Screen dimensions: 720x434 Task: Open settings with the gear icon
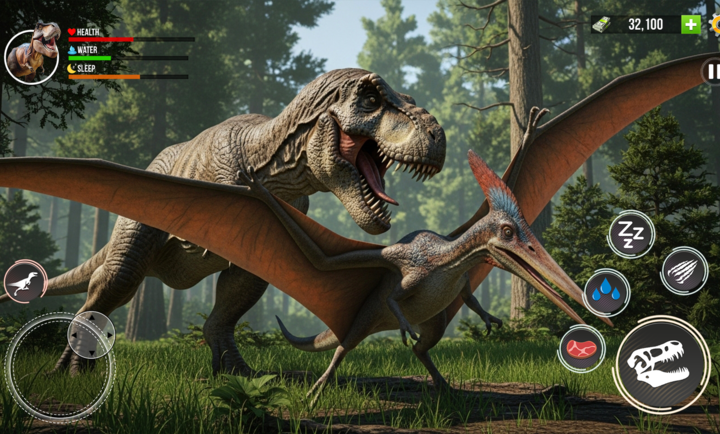715,24
